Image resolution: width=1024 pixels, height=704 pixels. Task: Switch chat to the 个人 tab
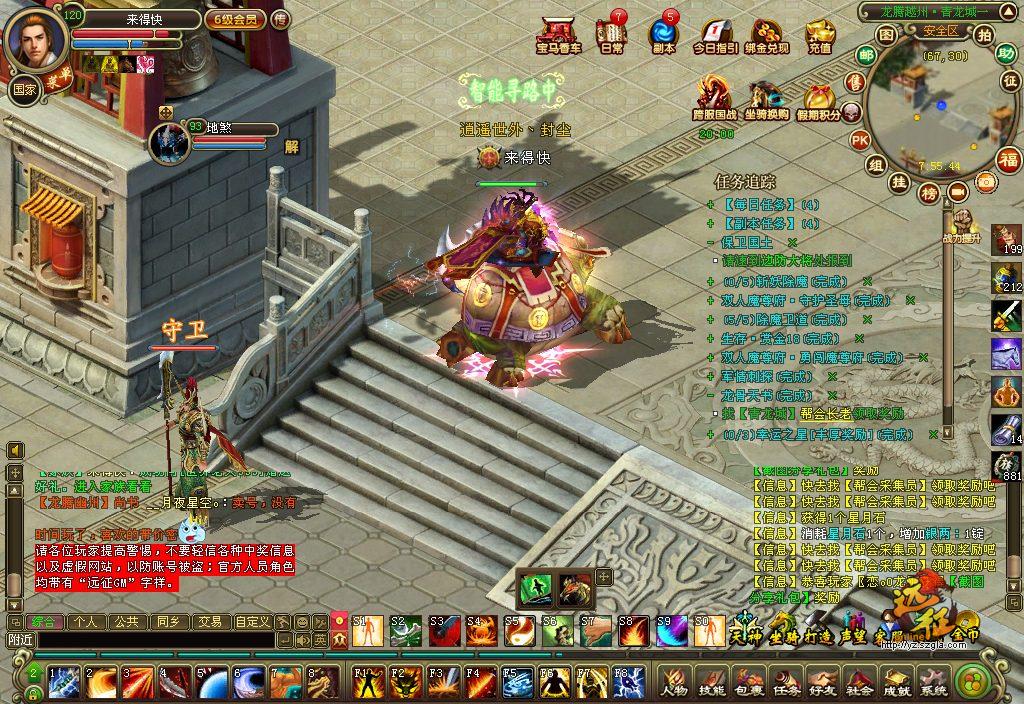(x=86, y=621)
